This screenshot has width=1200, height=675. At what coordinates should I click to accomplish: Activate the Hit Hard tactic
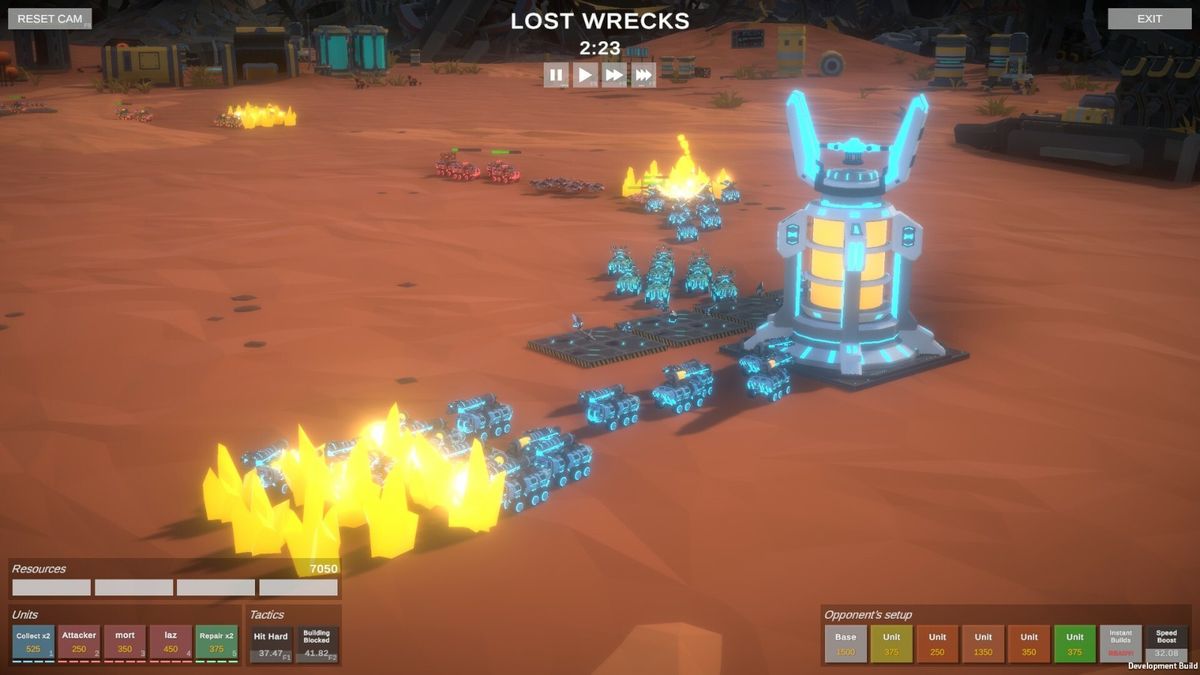[x=271, y=644]
